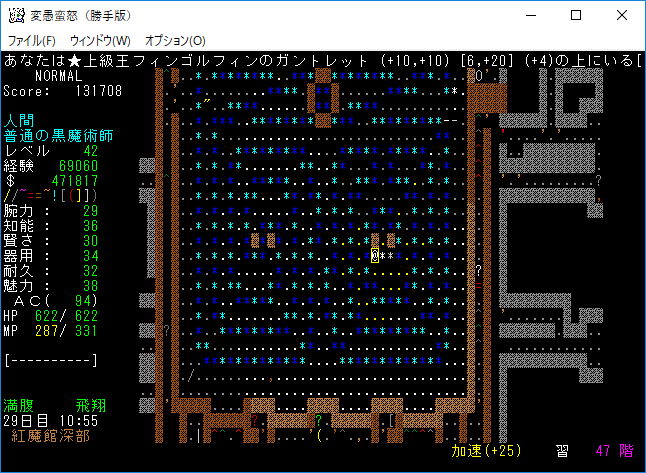Open the オプション(O) menu
The height and width of the screenshot is (473, 646).
175,40
